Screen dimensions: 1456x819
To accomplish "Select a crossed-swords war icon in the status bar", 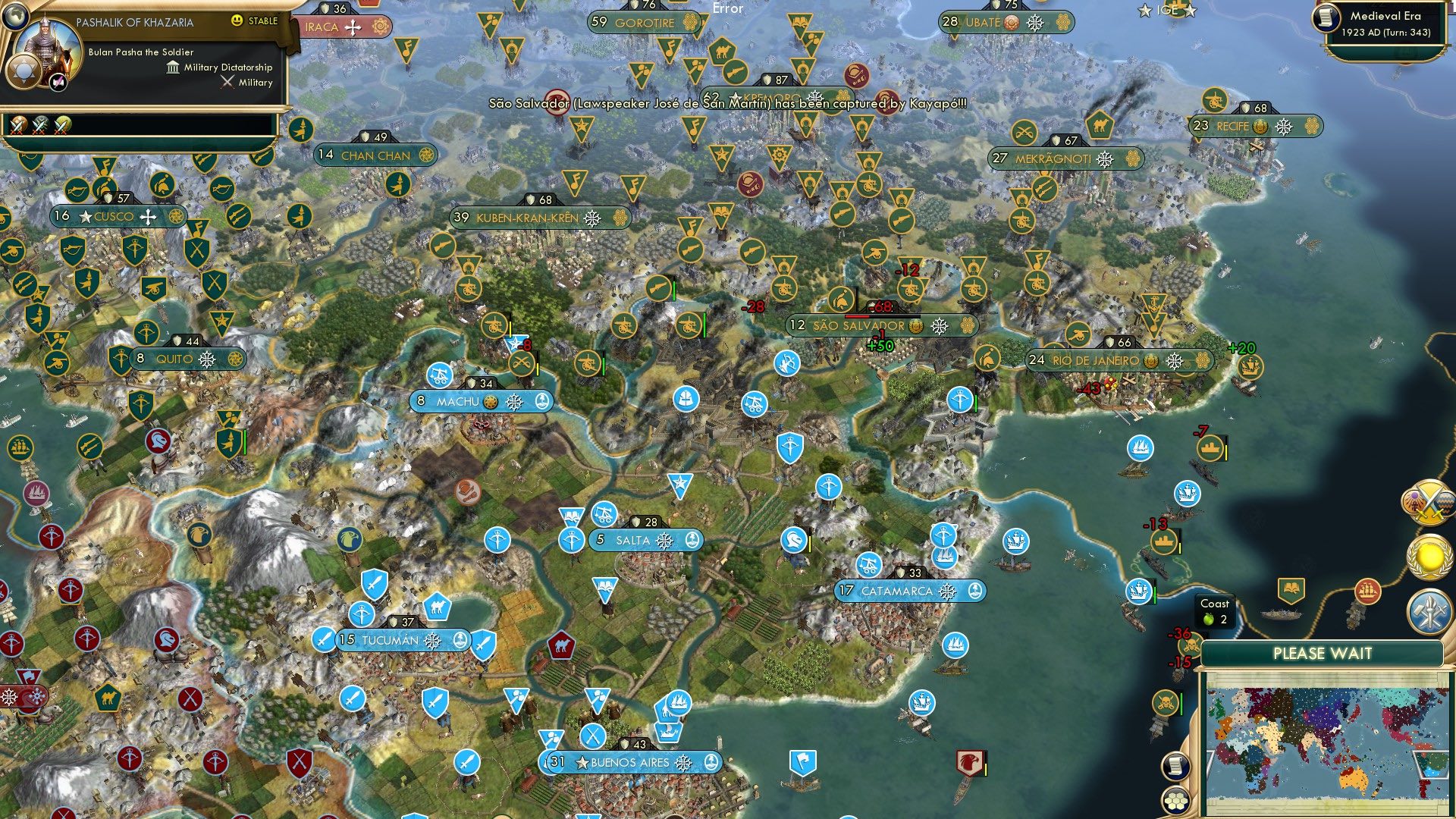I will (x=18, y=125).
